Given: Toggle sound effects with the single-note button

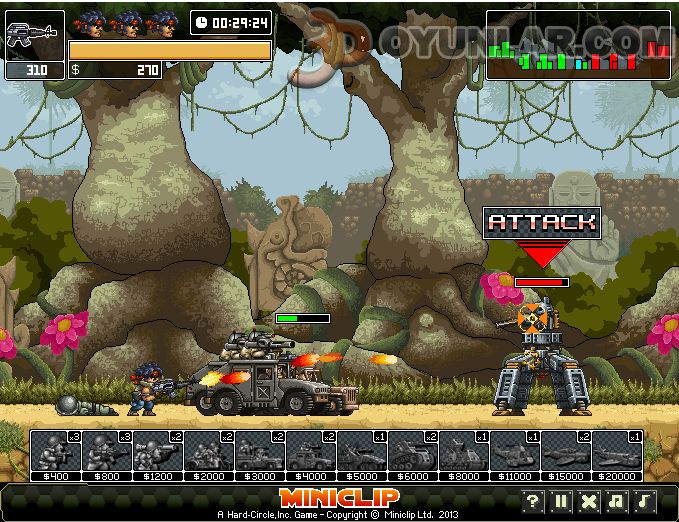Looking at the screenshot, I should [x=646, y=501].
